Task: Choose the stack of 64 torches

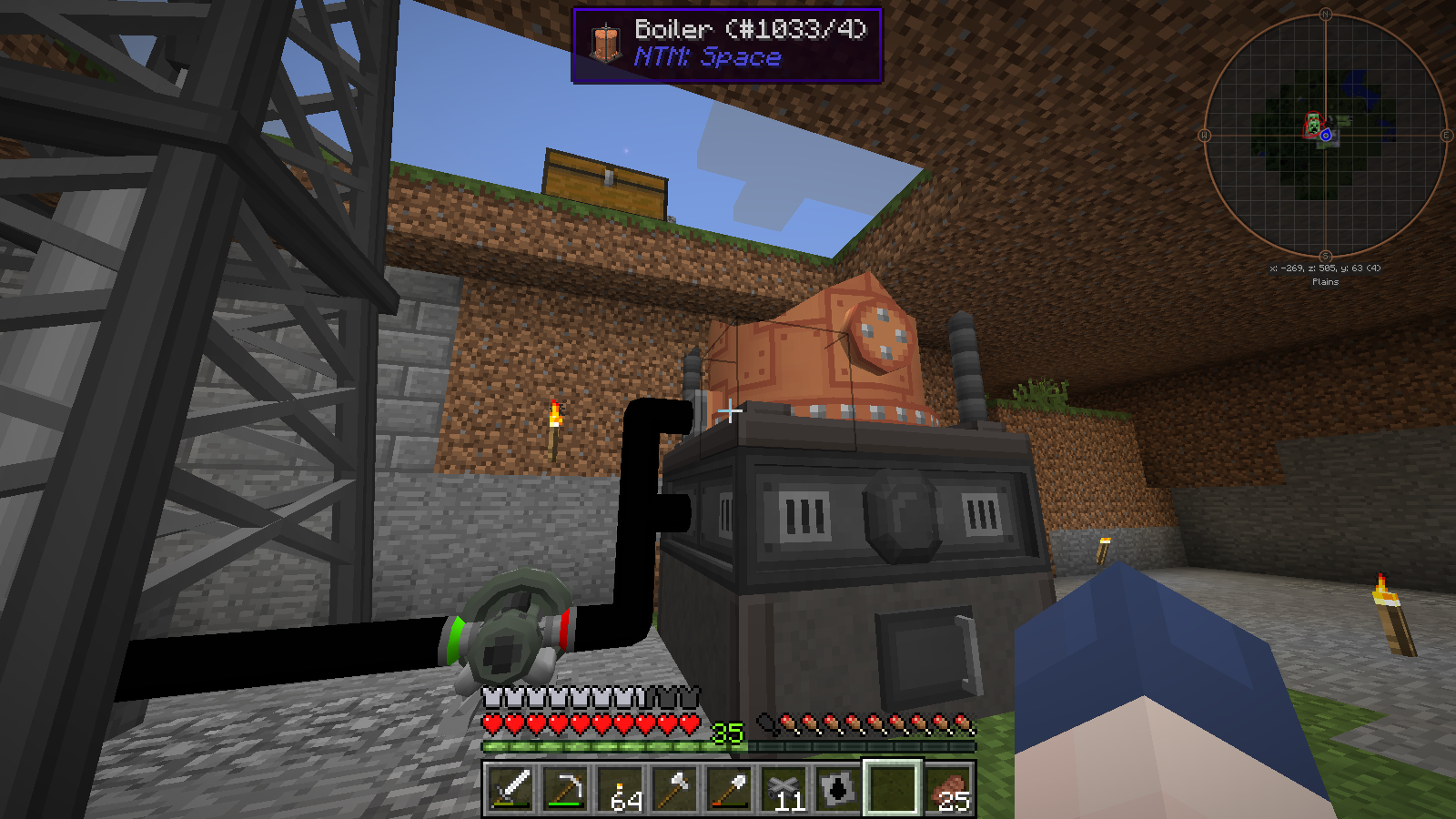Action: click(620, 788)
